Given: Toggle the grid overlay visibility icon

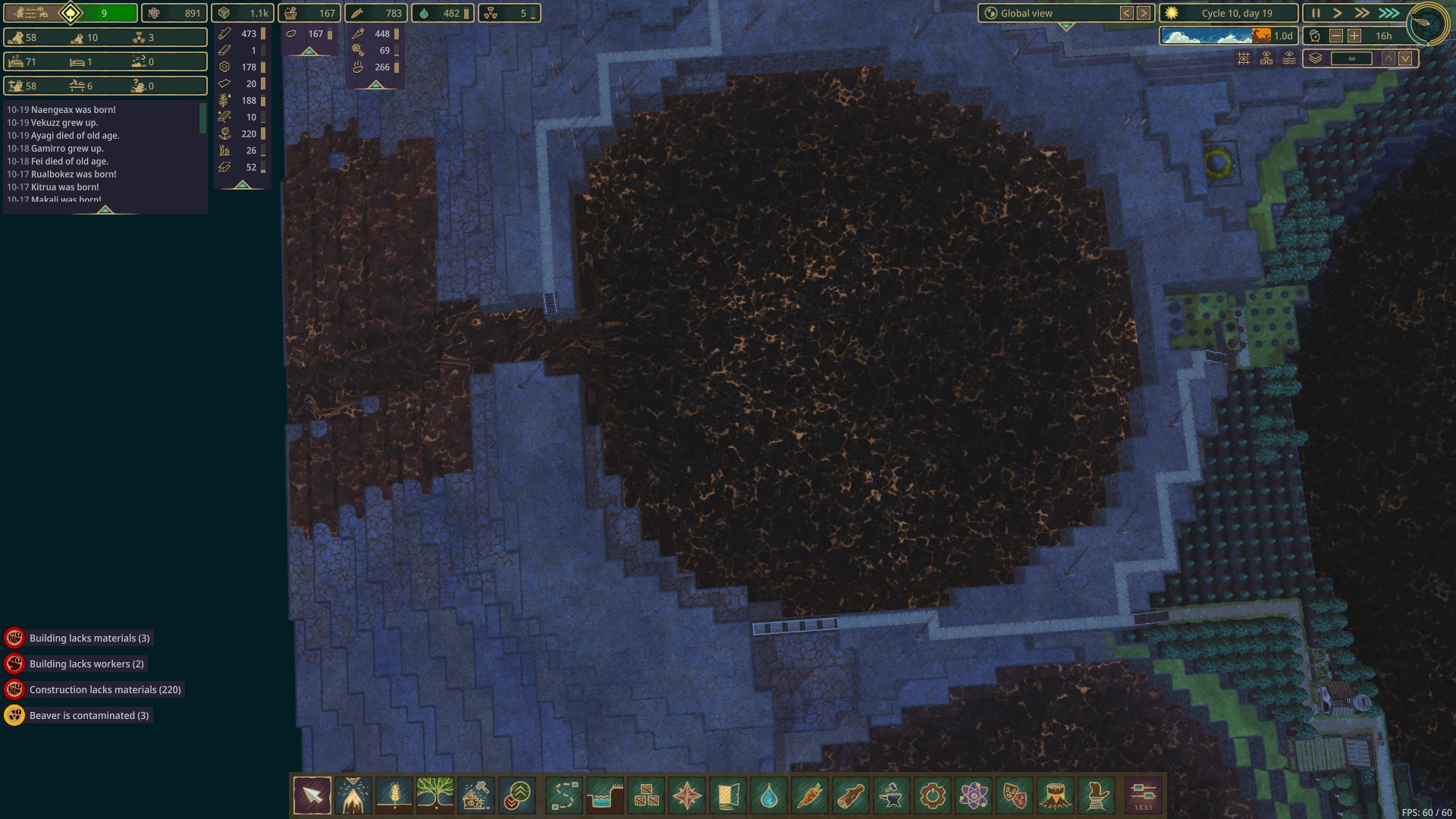Looking at the screenshot, I should click(1244, 58).
